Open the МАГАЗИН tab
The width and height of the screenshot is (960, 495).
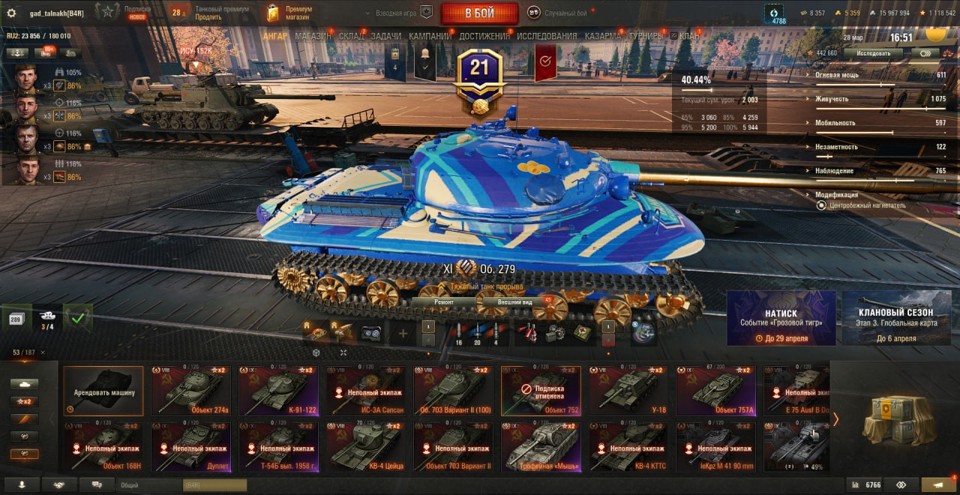coord(314,36)
